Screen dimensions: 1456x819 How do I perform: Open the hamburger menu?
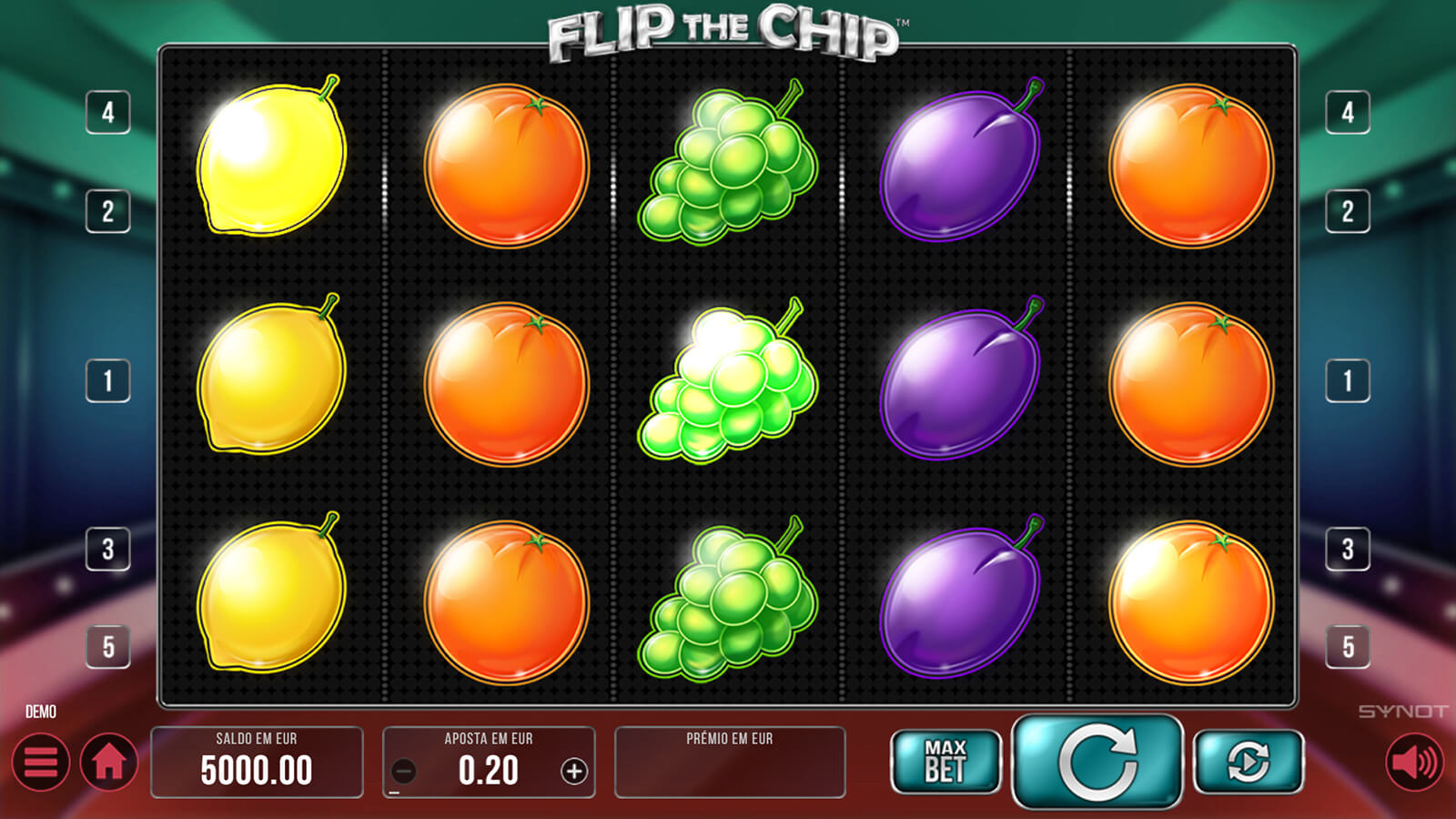pyautogui.click(x=41, y=763)
